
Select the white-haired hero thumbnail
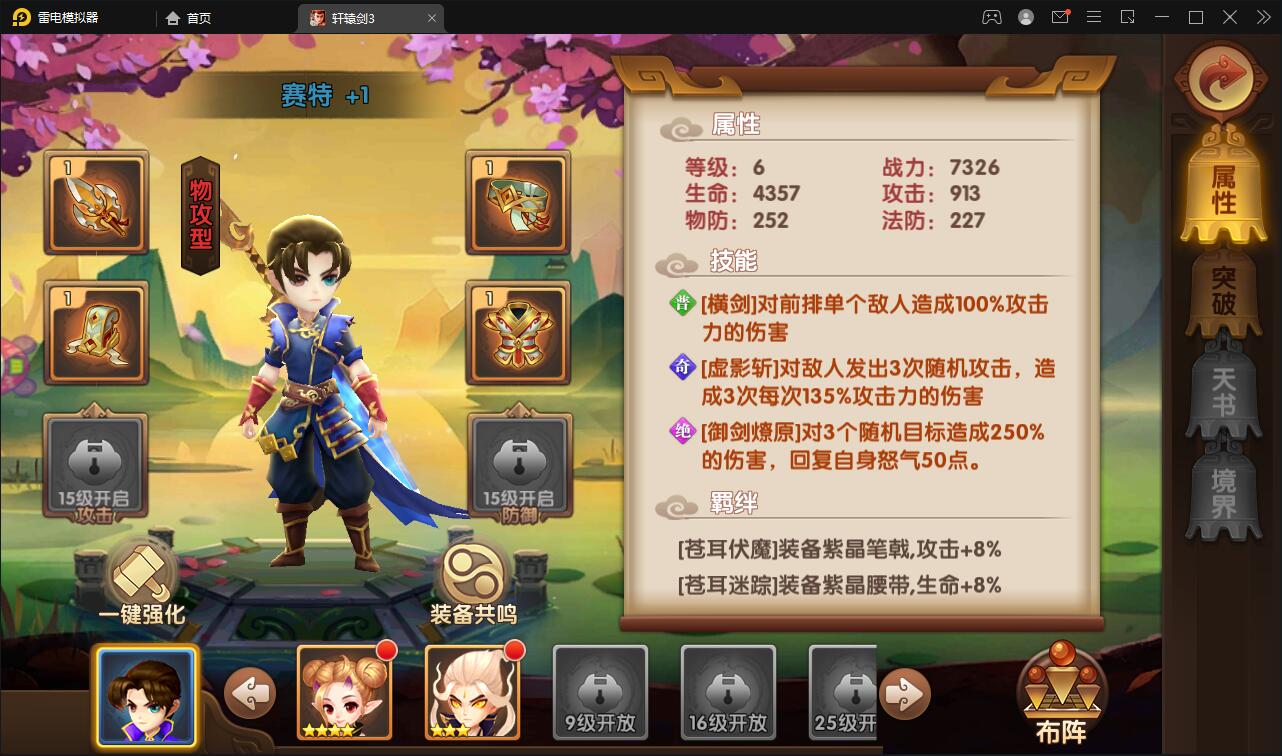[471, 692]
